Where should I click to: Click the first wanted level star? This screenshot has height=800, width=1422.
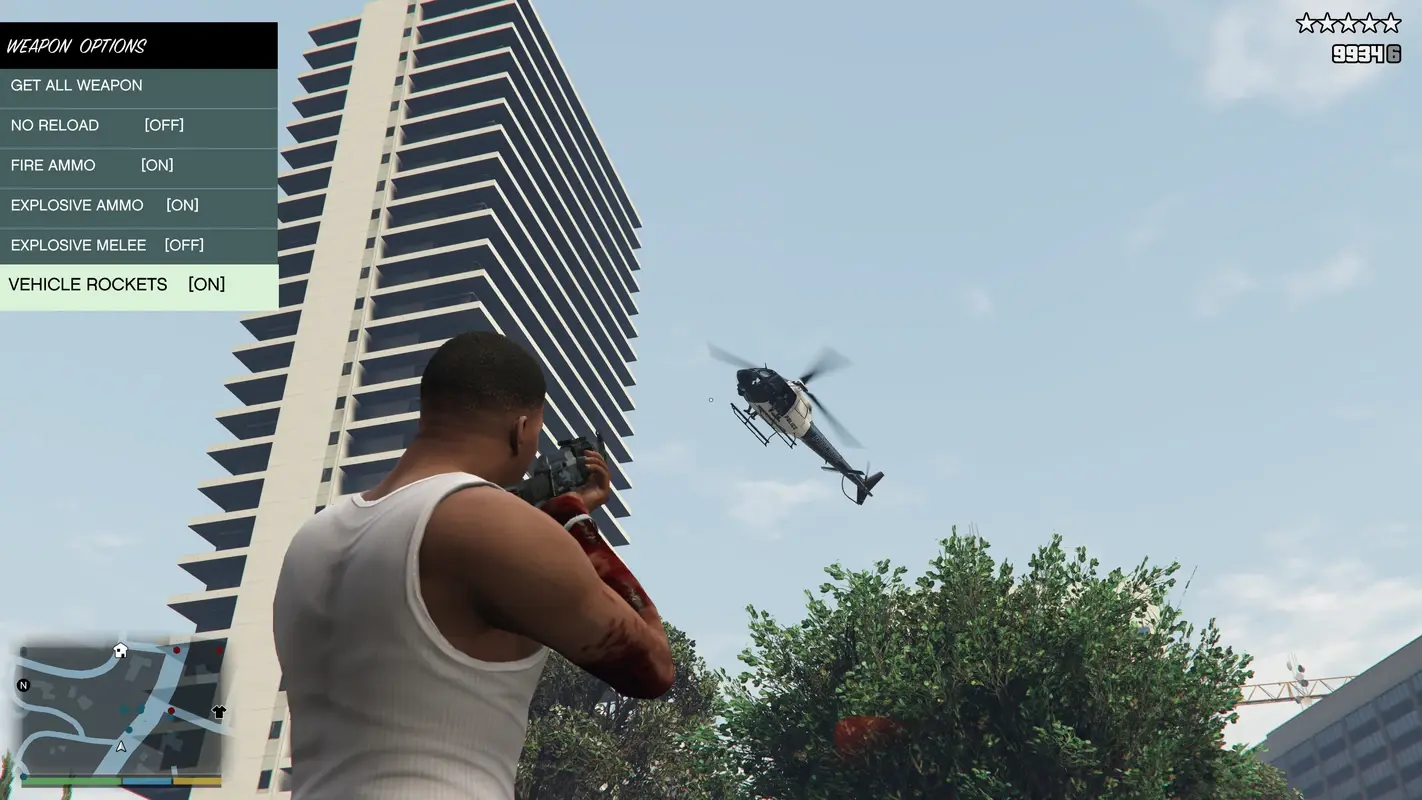pos(1307,22)
